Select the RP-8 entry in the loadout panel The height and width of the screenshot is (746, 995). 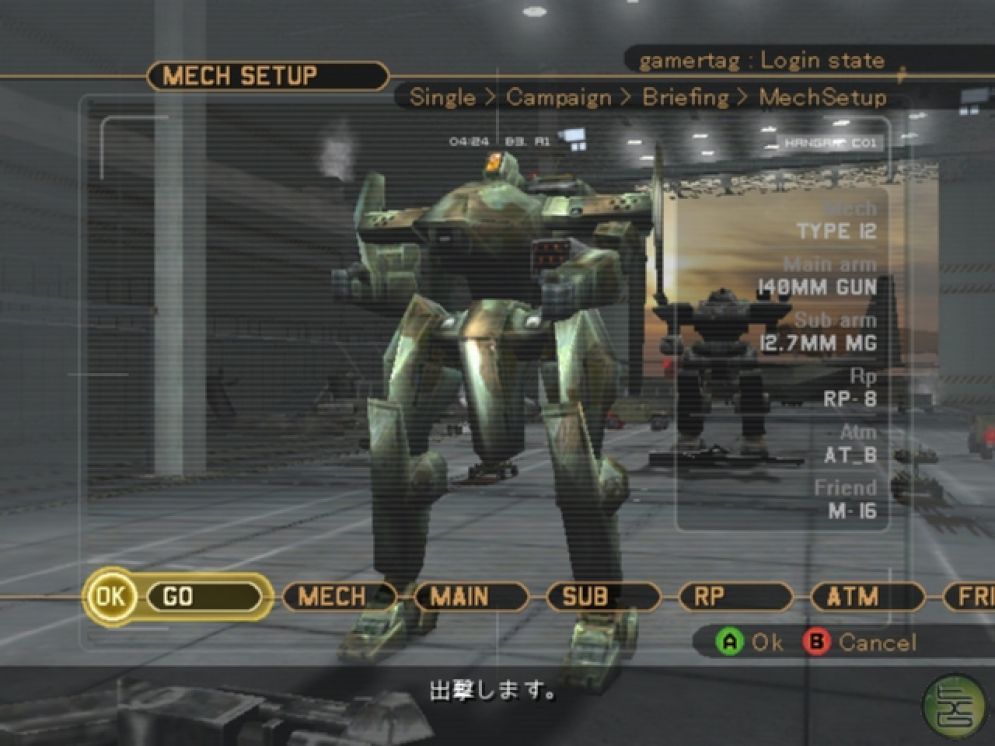849,400
